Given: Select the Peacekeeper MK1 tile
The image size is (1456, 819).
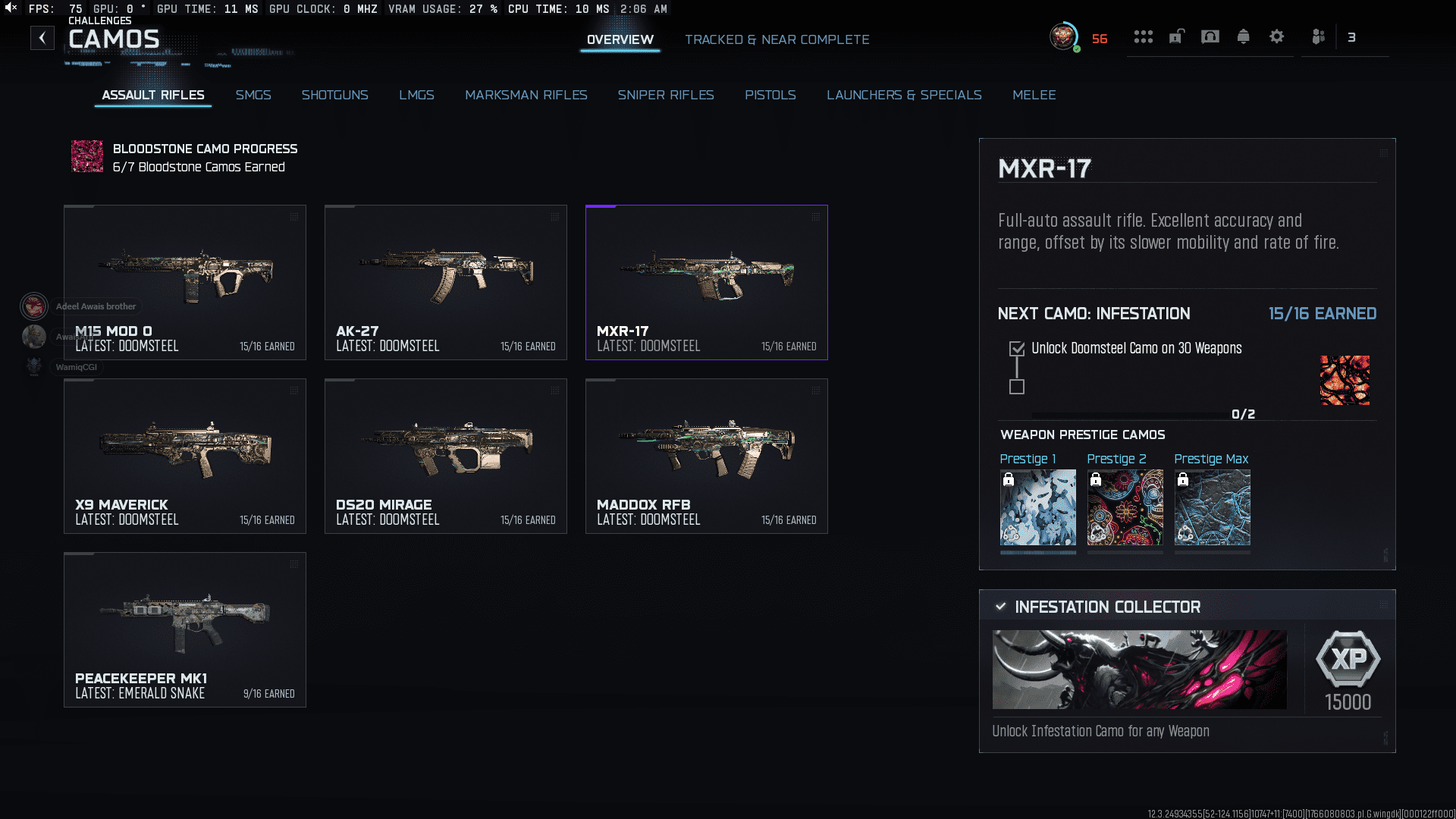Looking at the screenshot, I should (x=185, y=629).
